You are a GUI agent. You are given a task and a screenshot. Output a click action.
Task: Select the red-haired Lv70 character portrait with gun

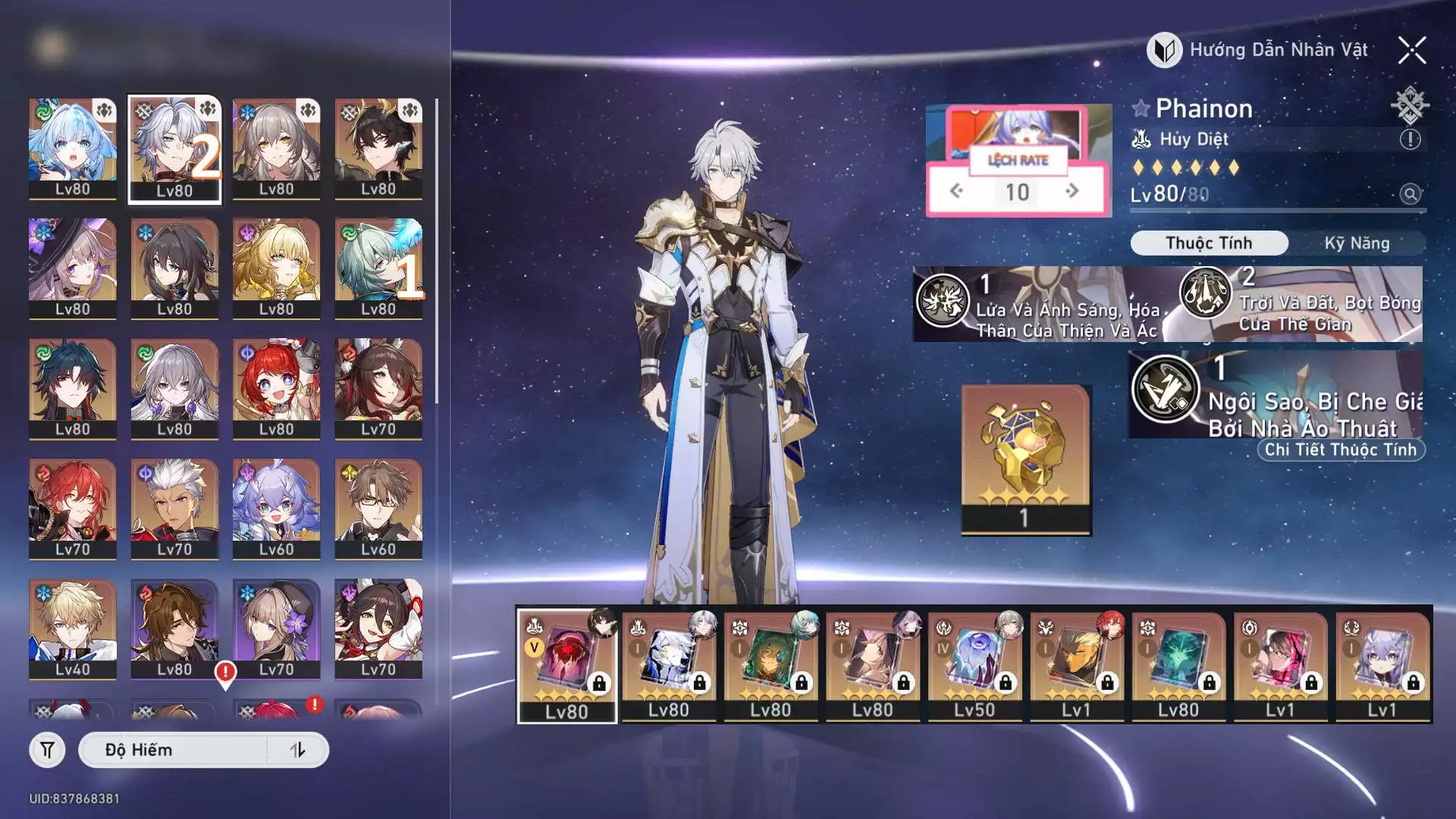(x=73, y=508)
